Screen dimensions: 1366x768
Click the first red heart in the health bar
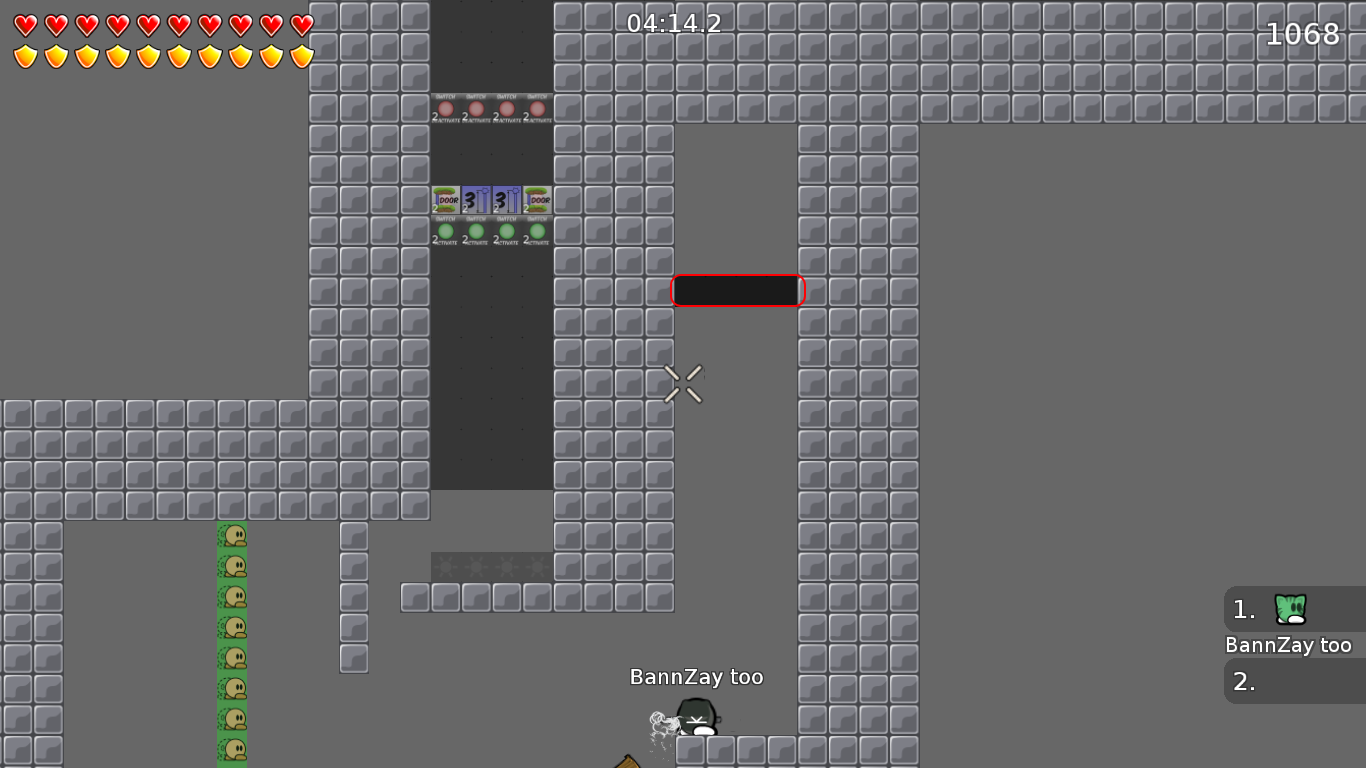(24, 25)
